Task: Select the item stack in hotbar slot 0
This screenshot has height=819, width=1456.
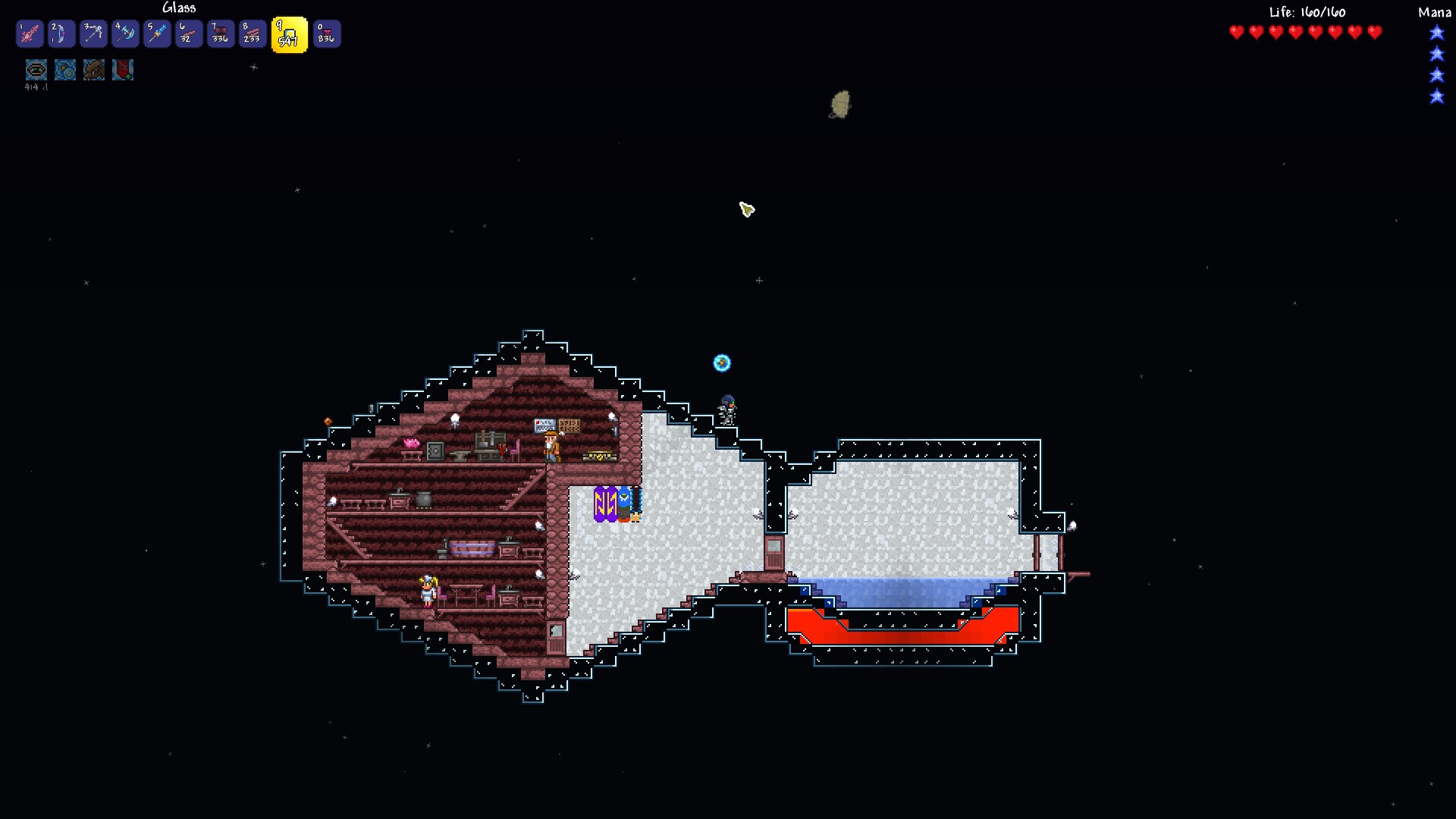Action: tap(327, 33)
